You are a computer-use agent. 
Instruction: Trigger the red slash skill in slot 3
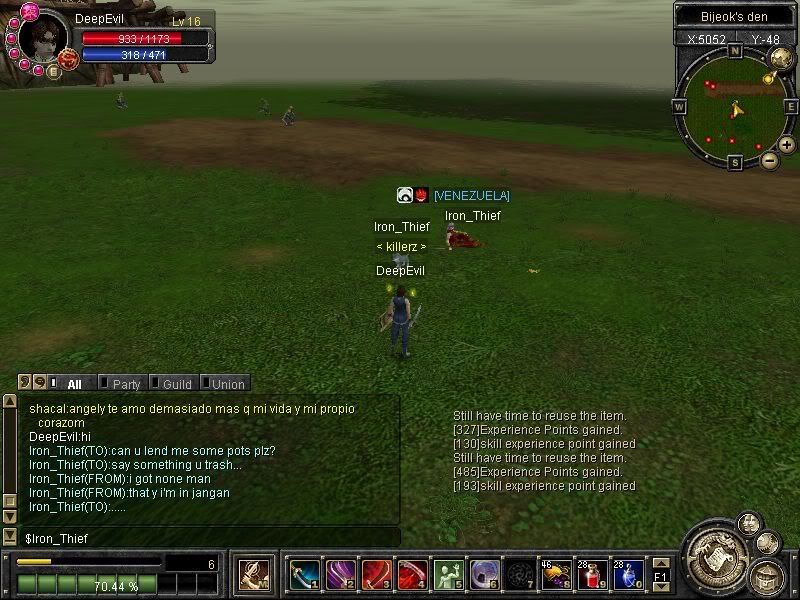pyautogui.click(x=376, y=574)
